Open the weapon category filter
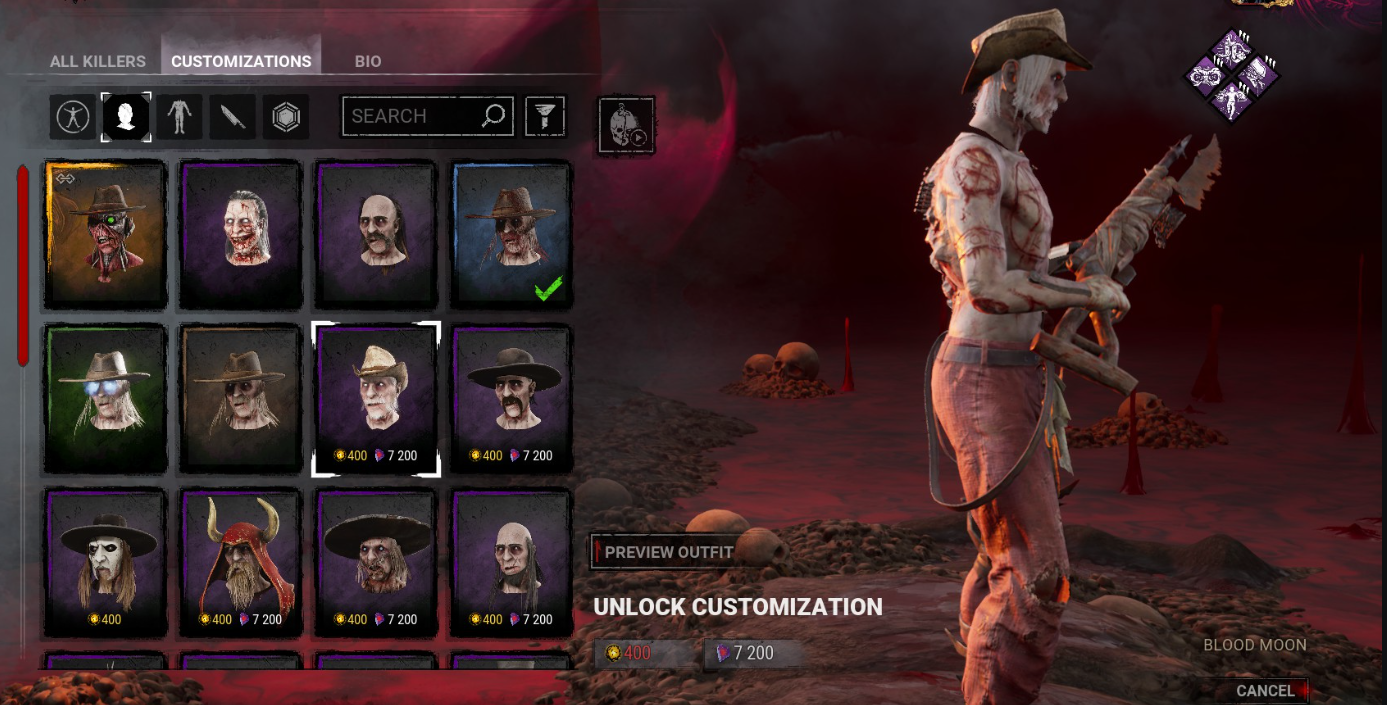Viewport: 1387px width, 705px height. coord(233,117)
